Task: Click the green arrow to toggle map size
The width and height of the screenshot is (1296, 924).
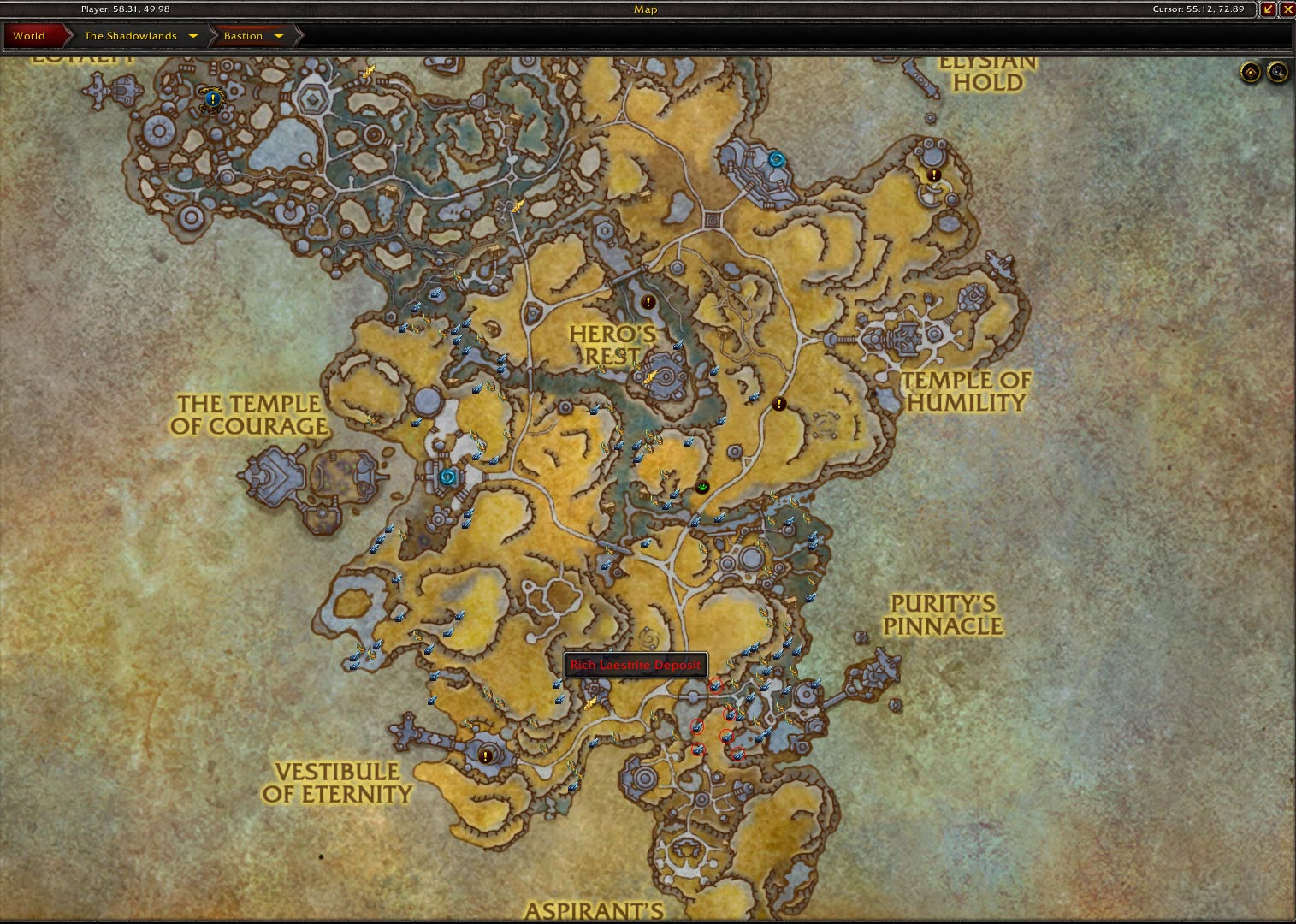Action: [x=1269, y=9]
